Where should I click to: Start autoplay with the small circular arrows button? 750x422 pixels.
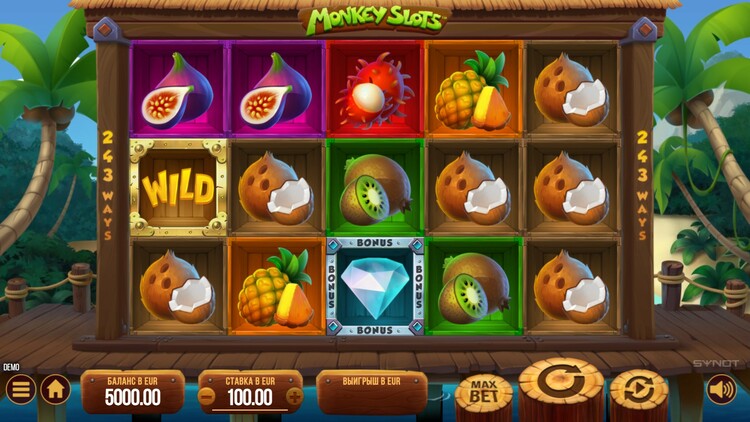point(638,389)
